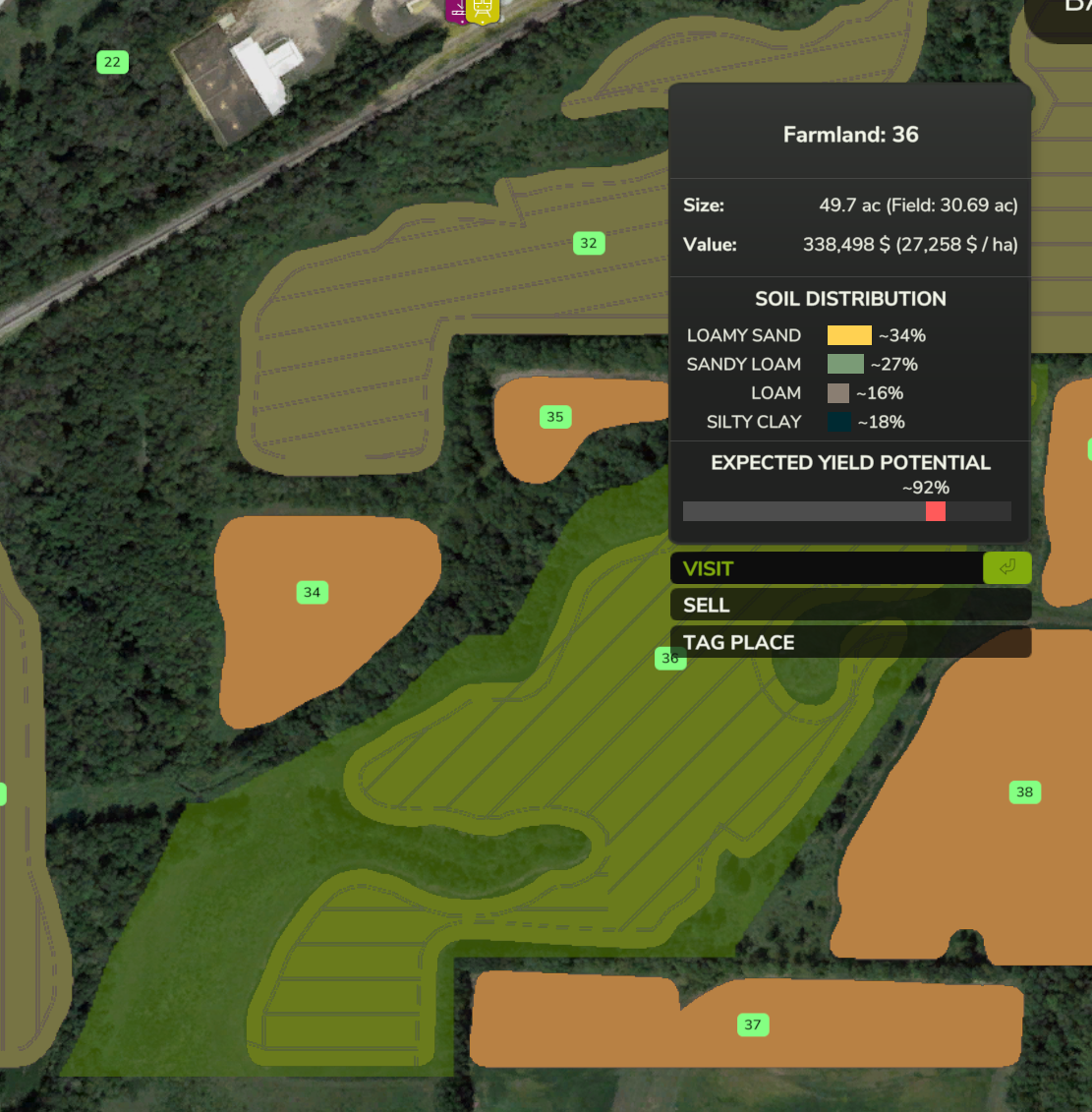Image resolution: width=1092 pixels, height=1112 pixels.
Task: Select farmland marker 22
Action: click(x=113, y=62)
